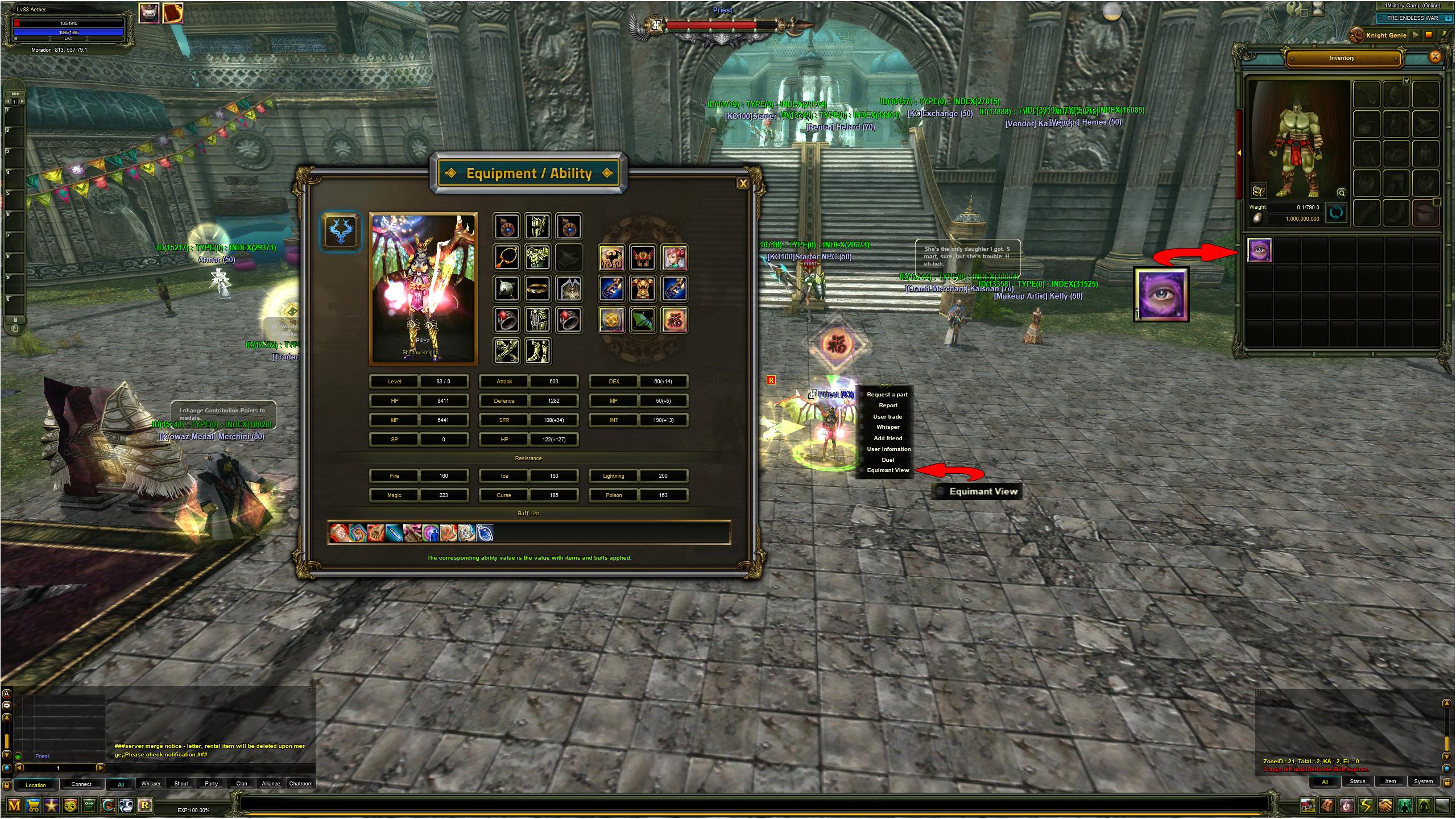Click the blue refresh arrows inventory button

(x=1336, y=213)
